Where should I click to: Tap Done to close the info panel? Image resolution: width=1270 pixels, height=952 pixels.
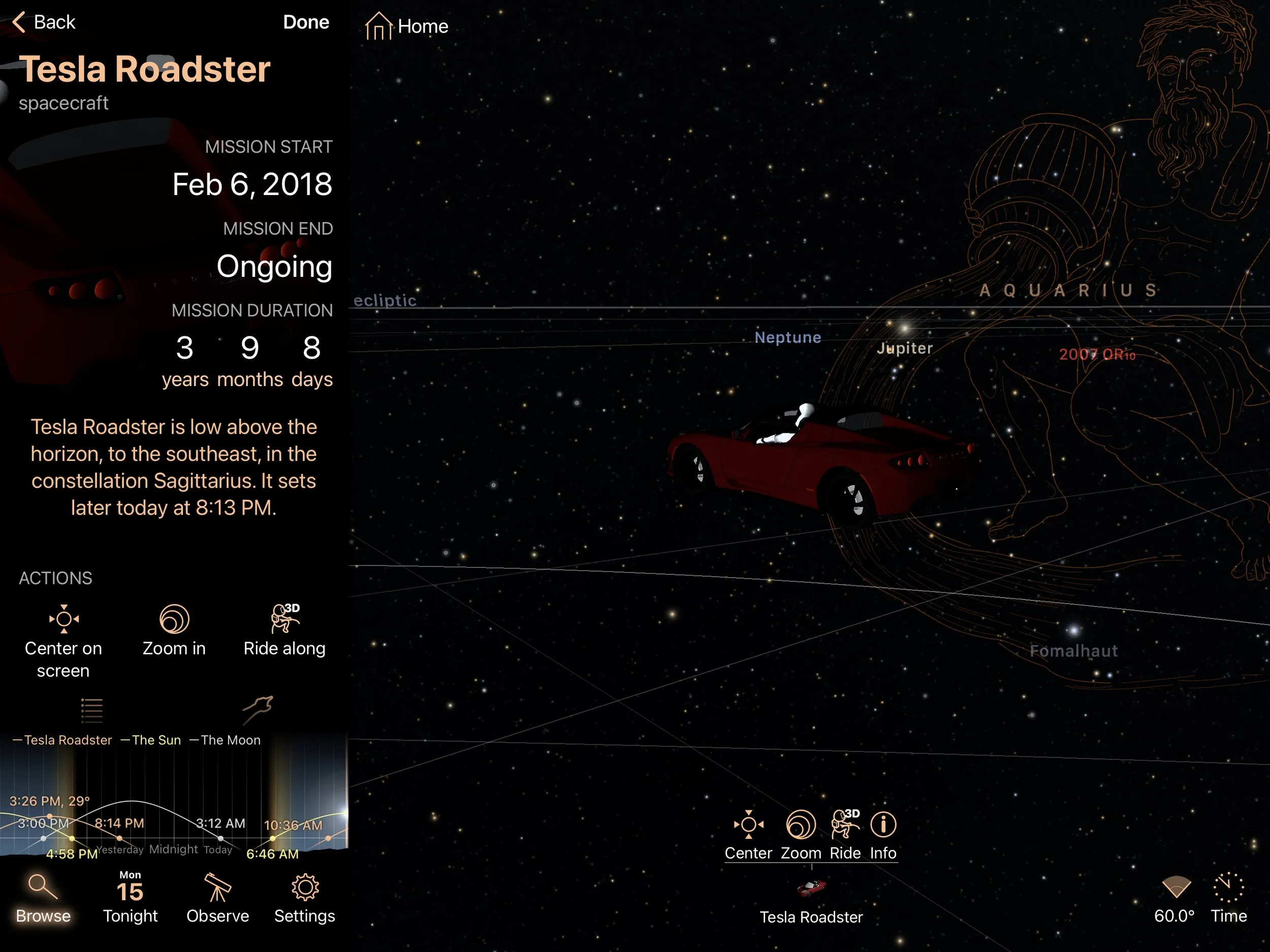305,22
